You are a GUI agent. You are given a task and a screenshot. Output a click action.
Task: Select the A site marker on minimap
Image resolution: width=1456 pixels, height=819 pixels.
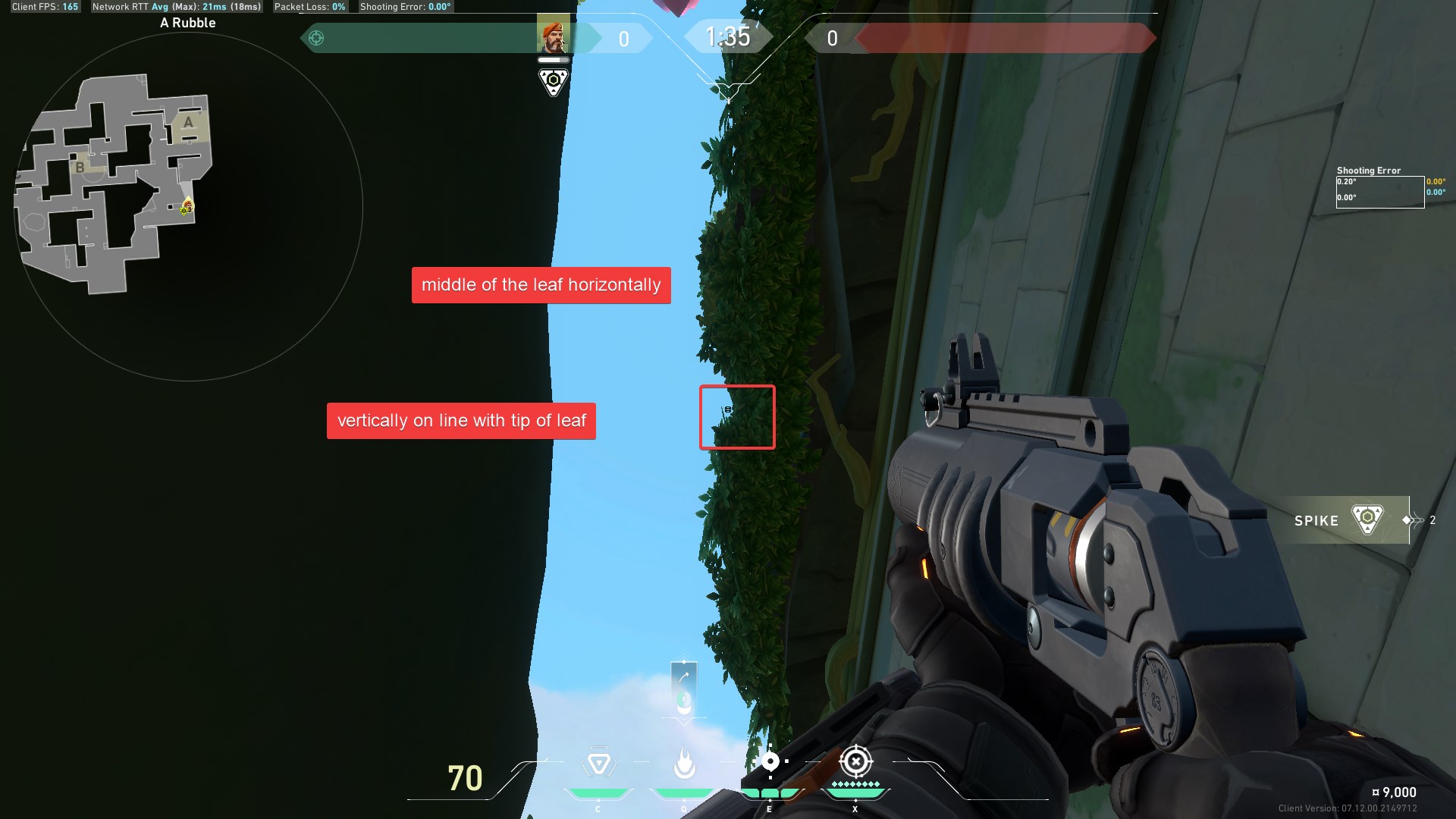click(188, 122)
